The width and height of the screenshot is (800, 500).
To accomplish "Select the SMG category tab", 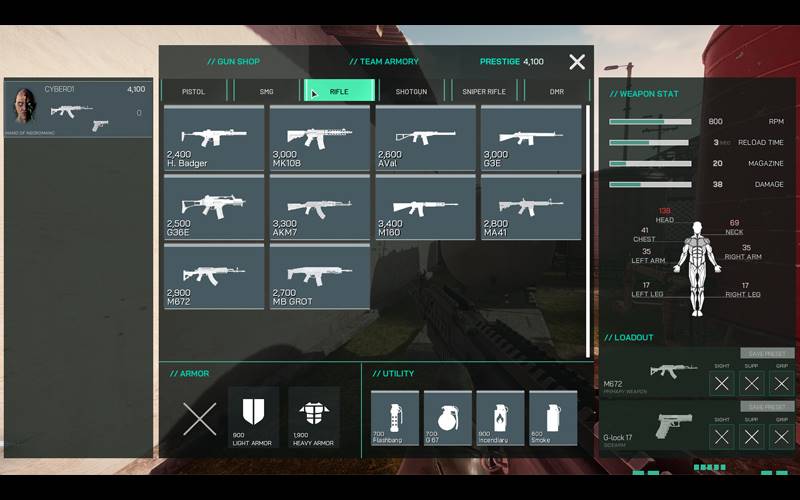I will (x=266, y=91).
